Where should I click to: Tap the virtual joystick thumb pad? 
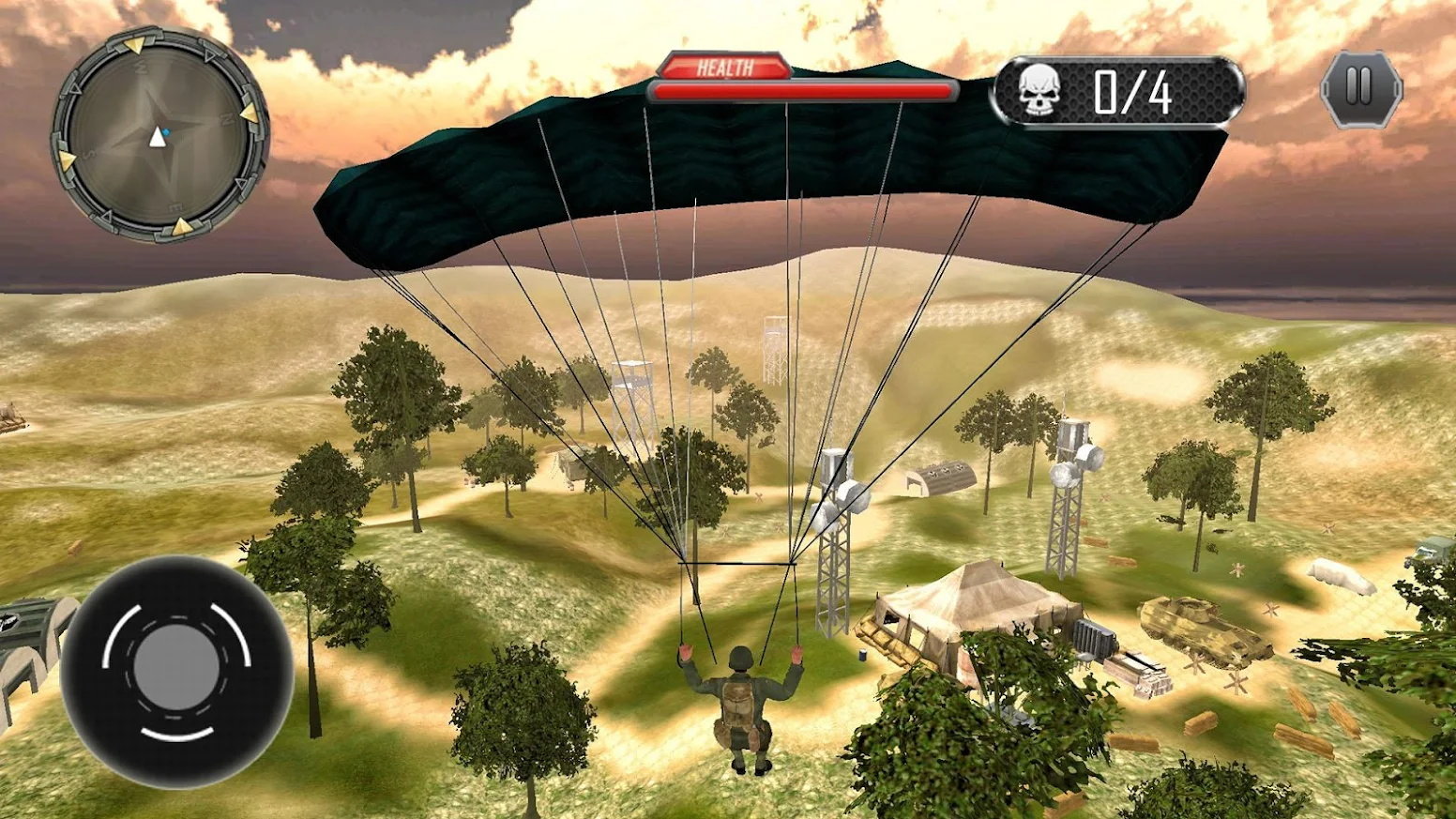click(x=176, y=669)
